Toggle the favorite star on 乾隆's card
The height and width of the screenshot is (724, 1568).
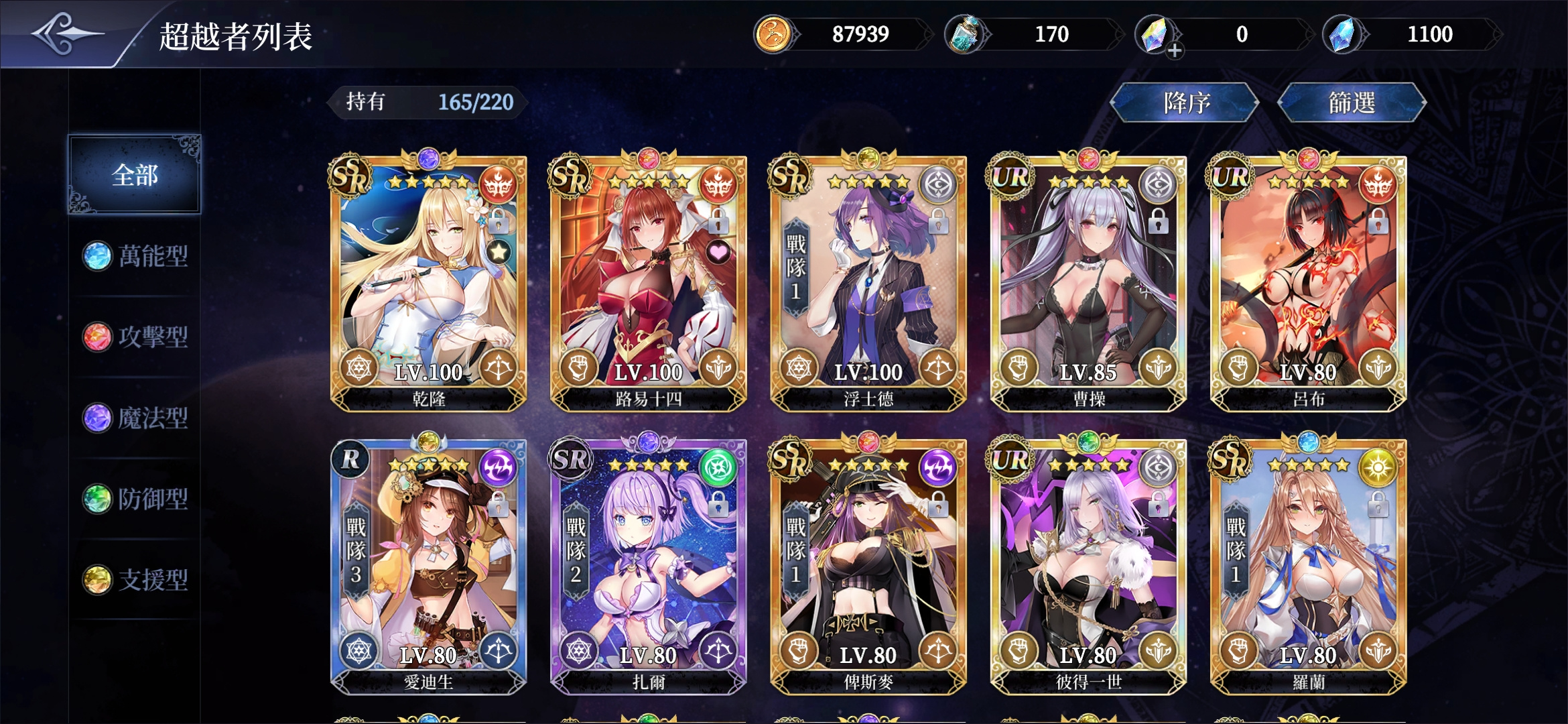tap(499, 253)
